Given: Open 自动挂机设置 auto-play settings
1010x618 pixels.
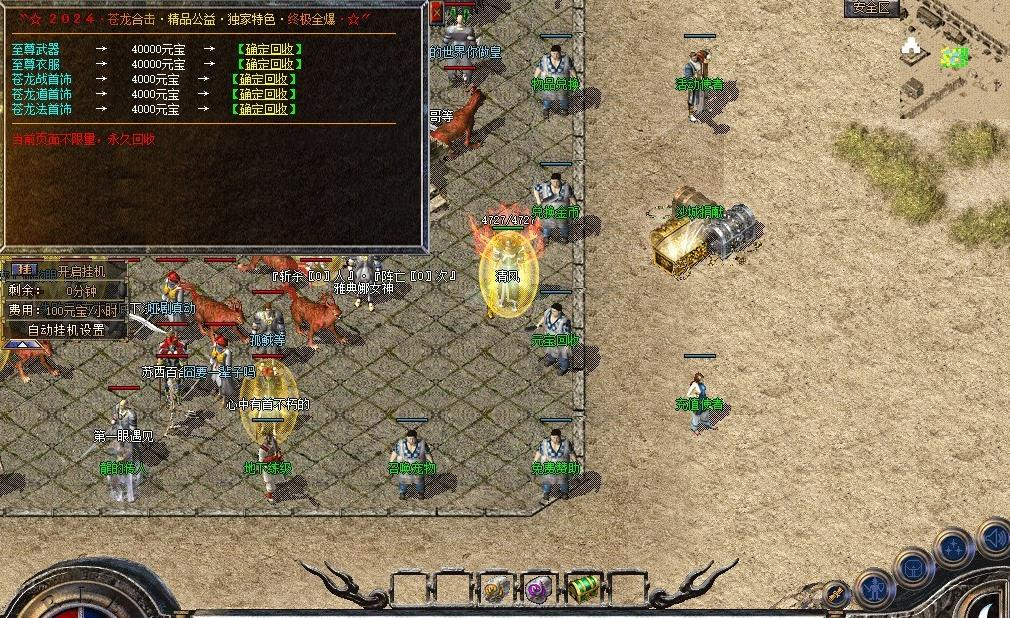Looking at the screenshot, I should point(65,329).
